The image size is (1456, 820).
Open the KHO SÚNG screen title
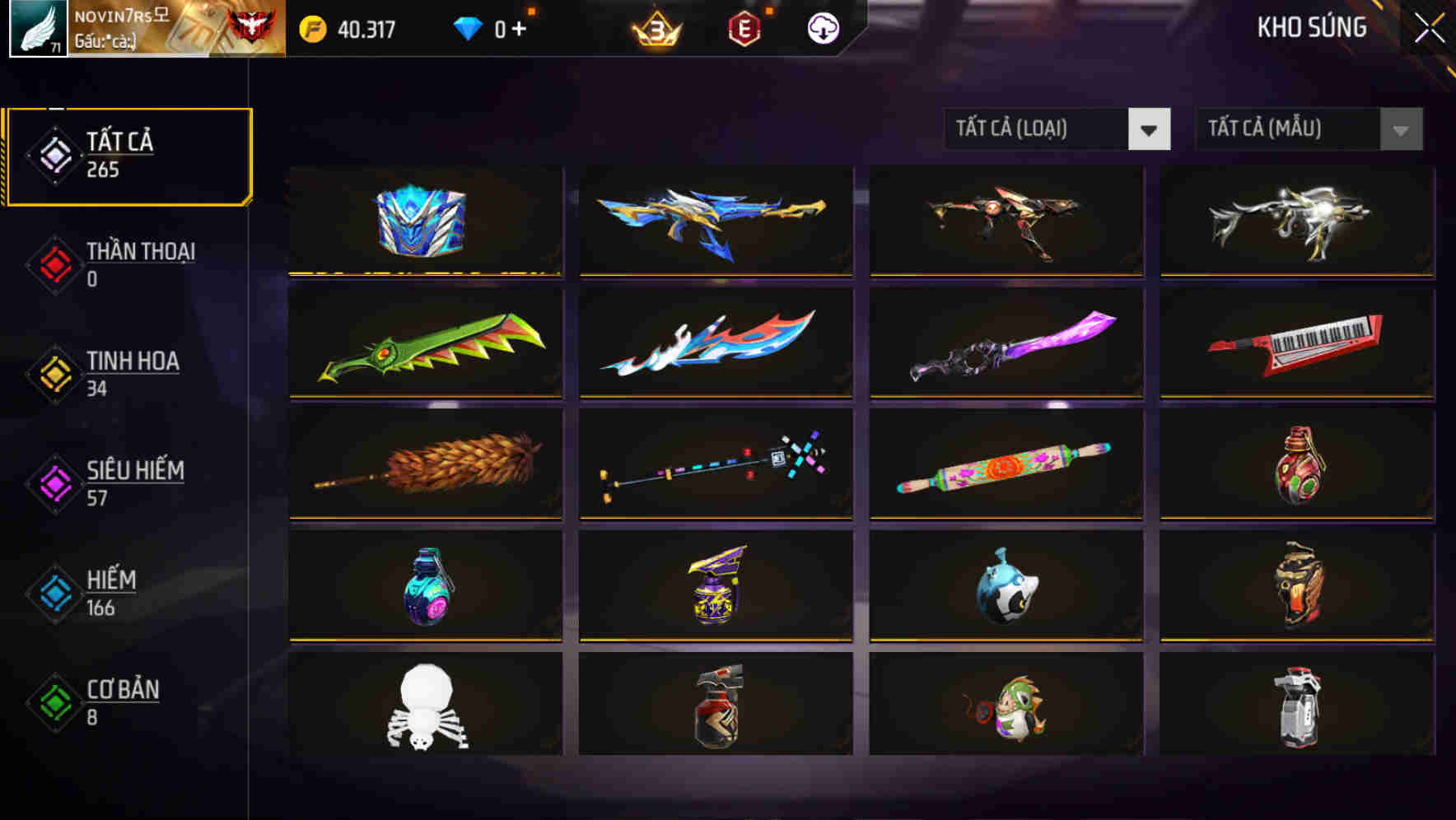click(x=1311, y=27)
